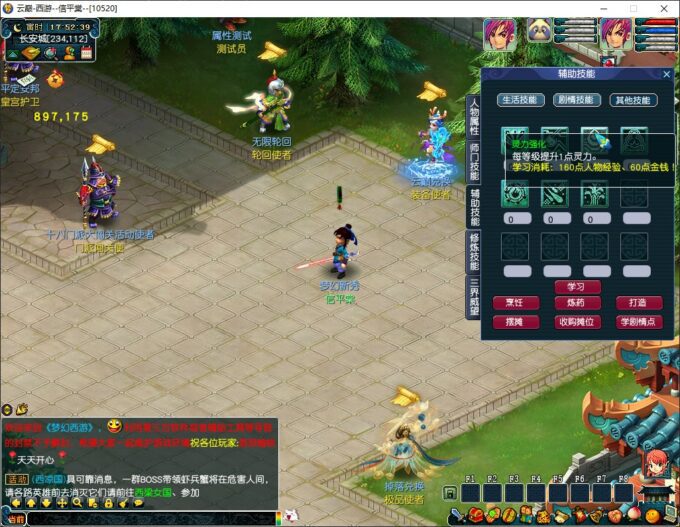Open the 师门技能 side tab
680x527 pixels.
[474, 161]
